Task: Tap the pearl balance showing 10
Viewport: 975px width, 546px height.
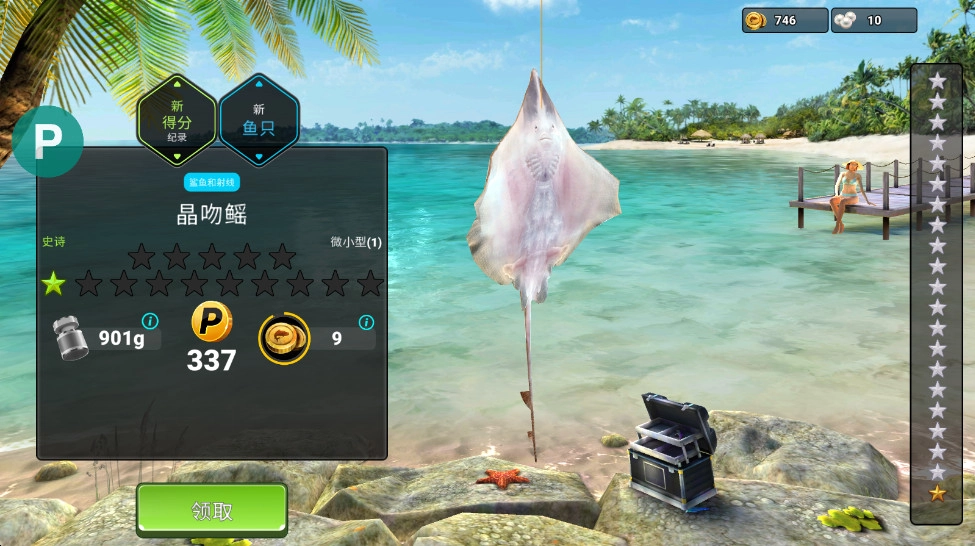Action: (873, 20)
